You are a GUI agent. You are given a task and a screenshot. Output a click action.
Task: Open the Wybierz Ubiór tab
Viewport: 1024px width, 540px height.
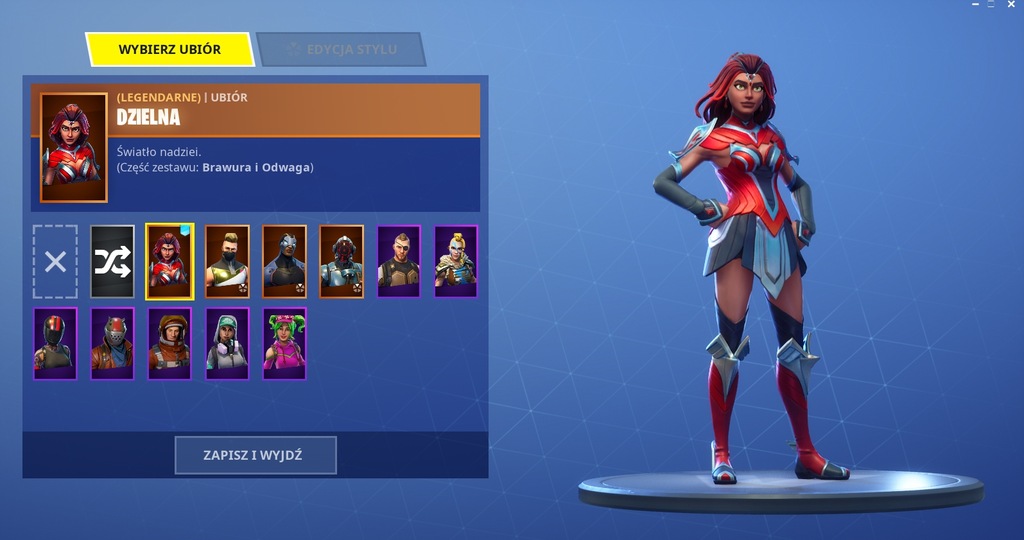(x=169, y=49)
